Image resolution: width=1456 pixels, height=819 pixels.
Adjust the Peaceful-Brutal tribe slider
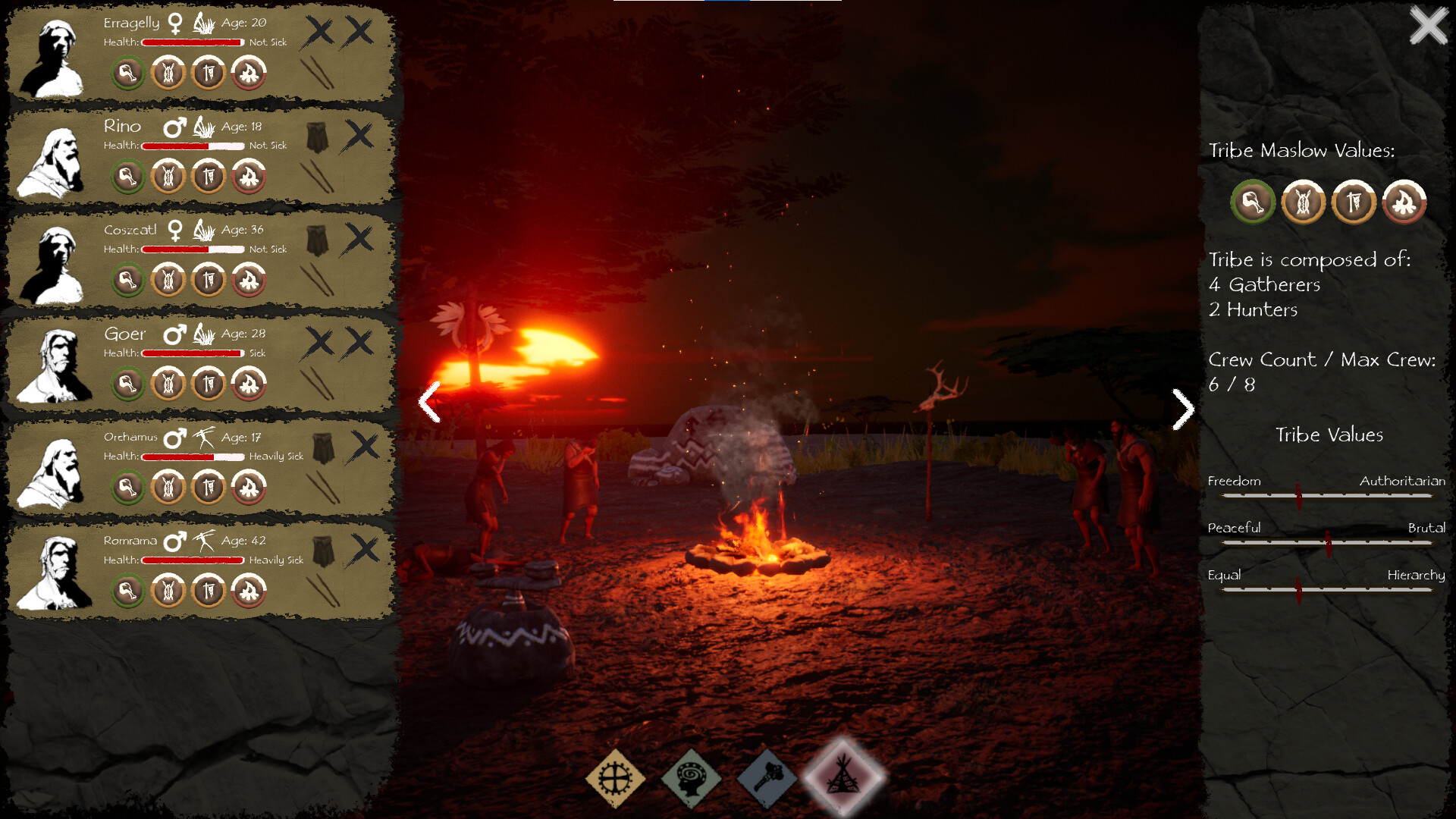click(x=1328, y=541)
